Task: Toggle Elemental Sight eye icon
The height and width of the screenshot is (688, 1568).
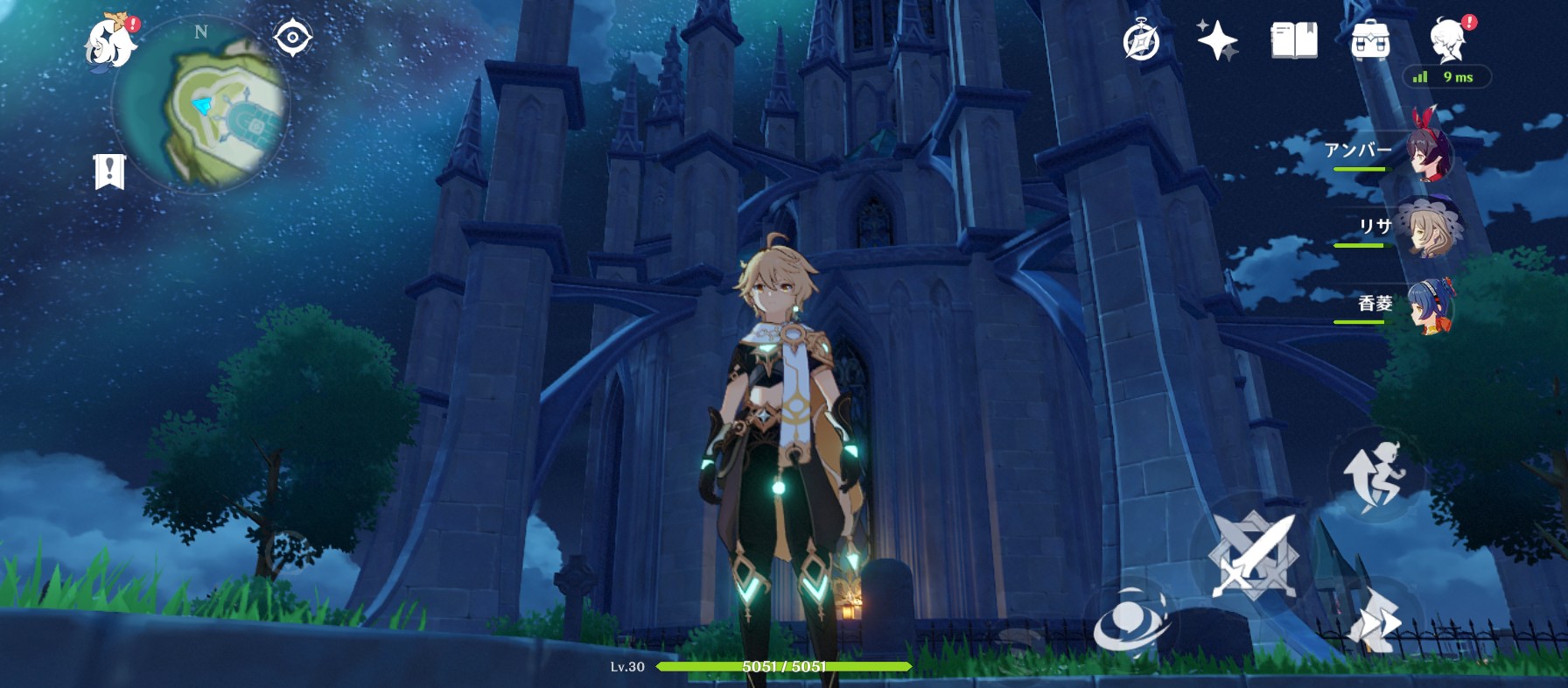Action: 292,38
